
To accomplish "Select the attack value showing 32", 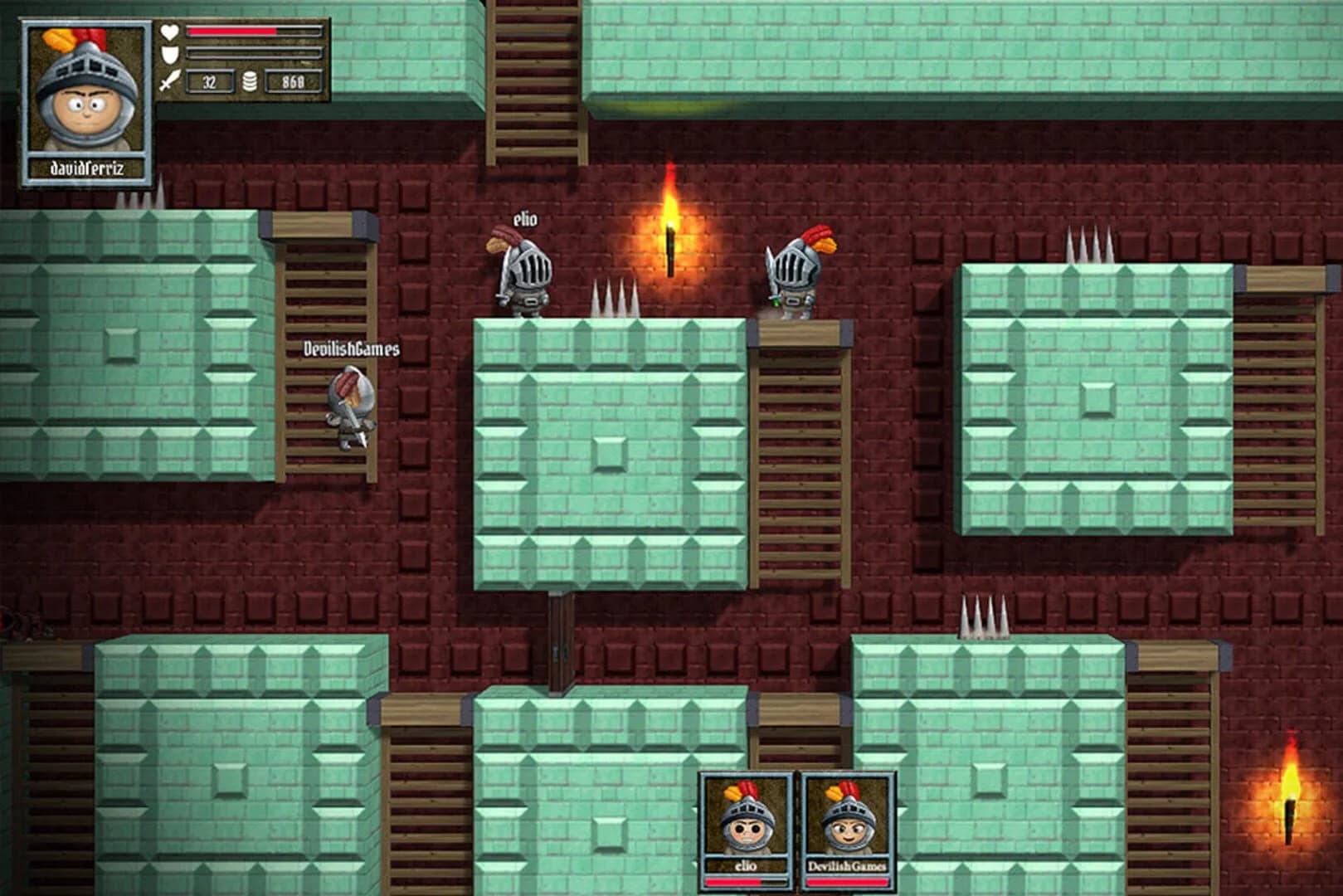I will 207,82.
